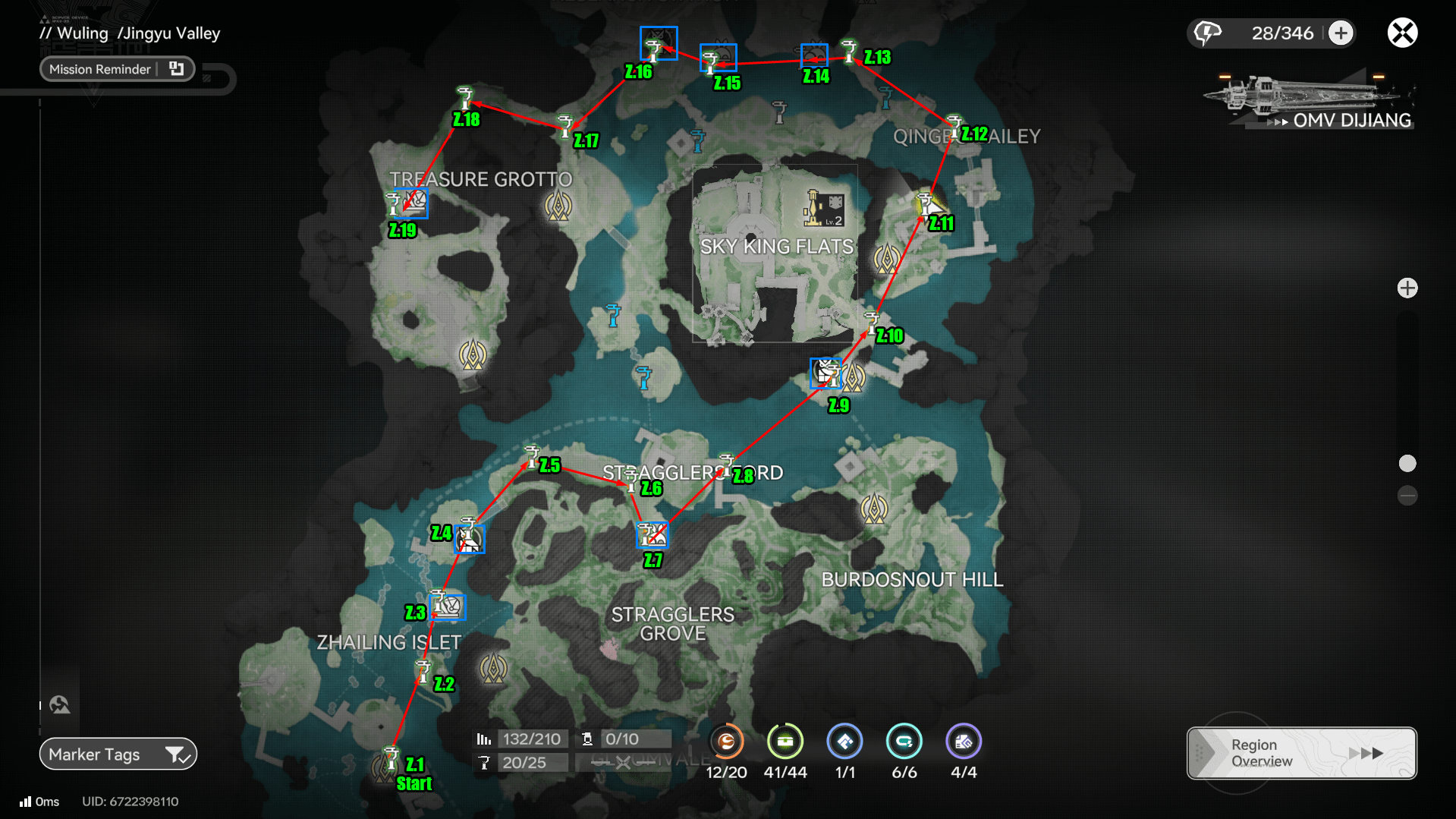Click the energy brain icon beside 28/346 counter
This screenshot has width=1456, height=819.
tap(1208, 33)
